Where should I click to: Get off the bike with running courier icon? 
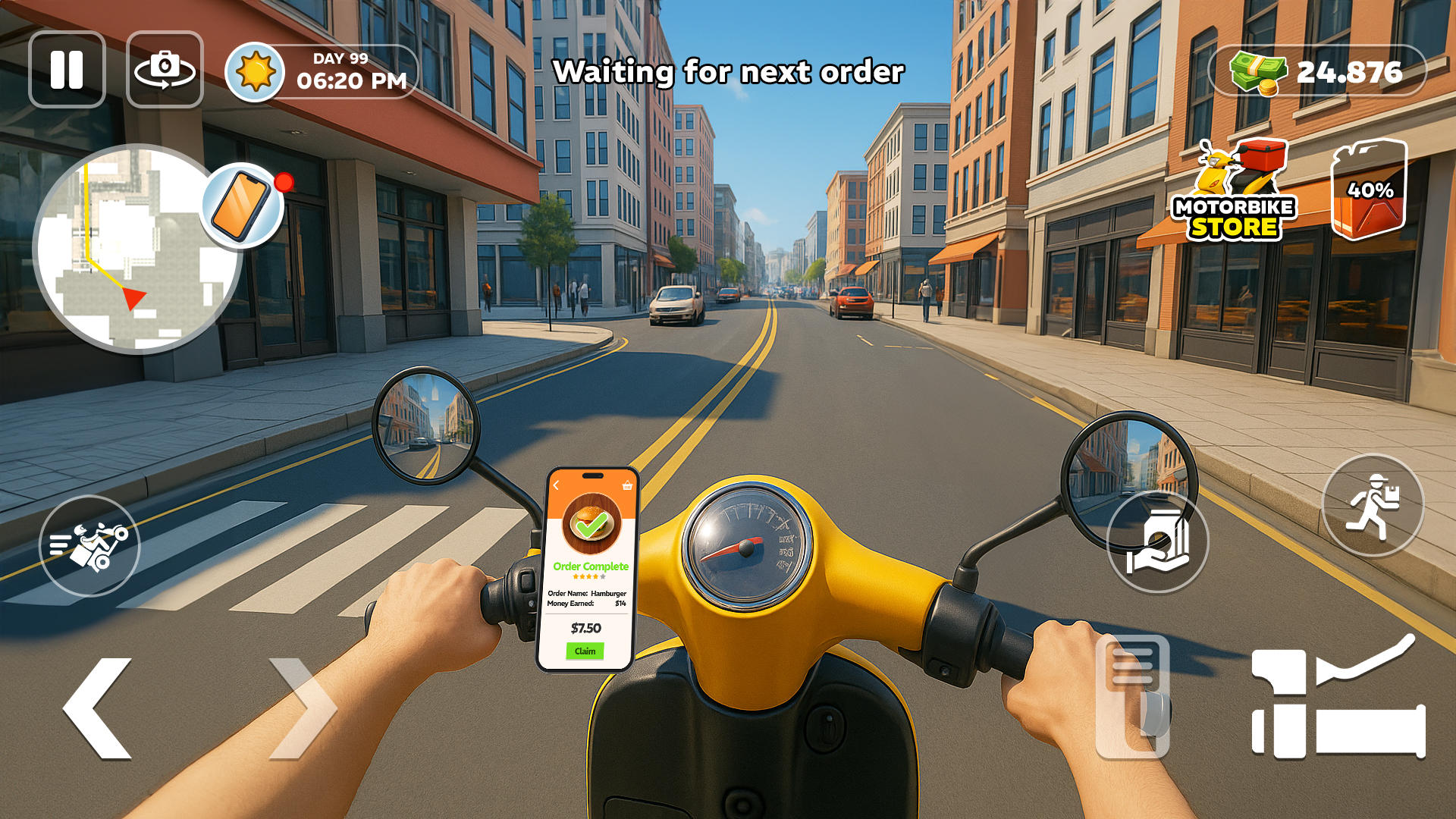(x=1373, y=506)
